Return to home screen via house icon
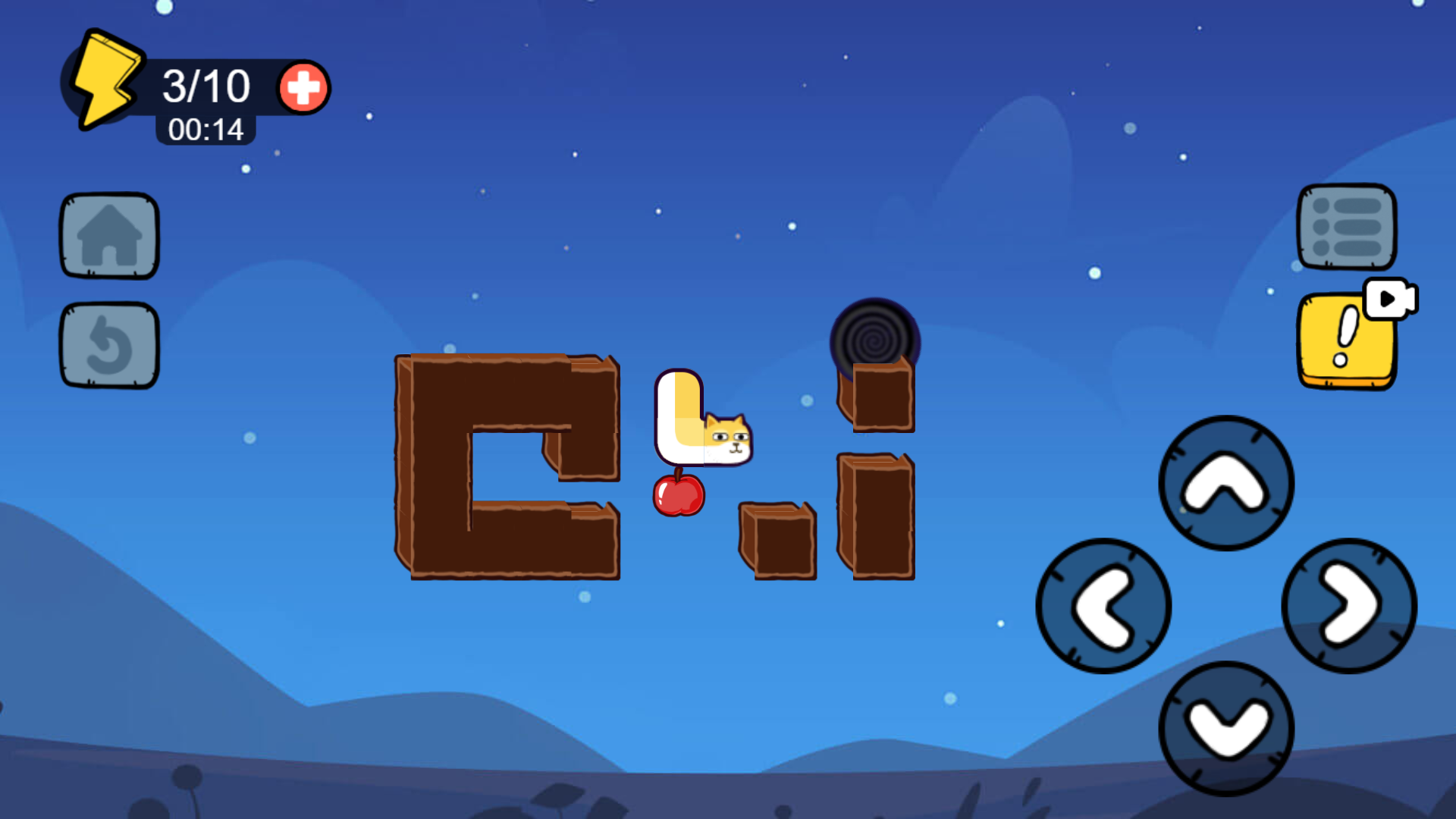 pyautogui.click(x=108, y=235)
